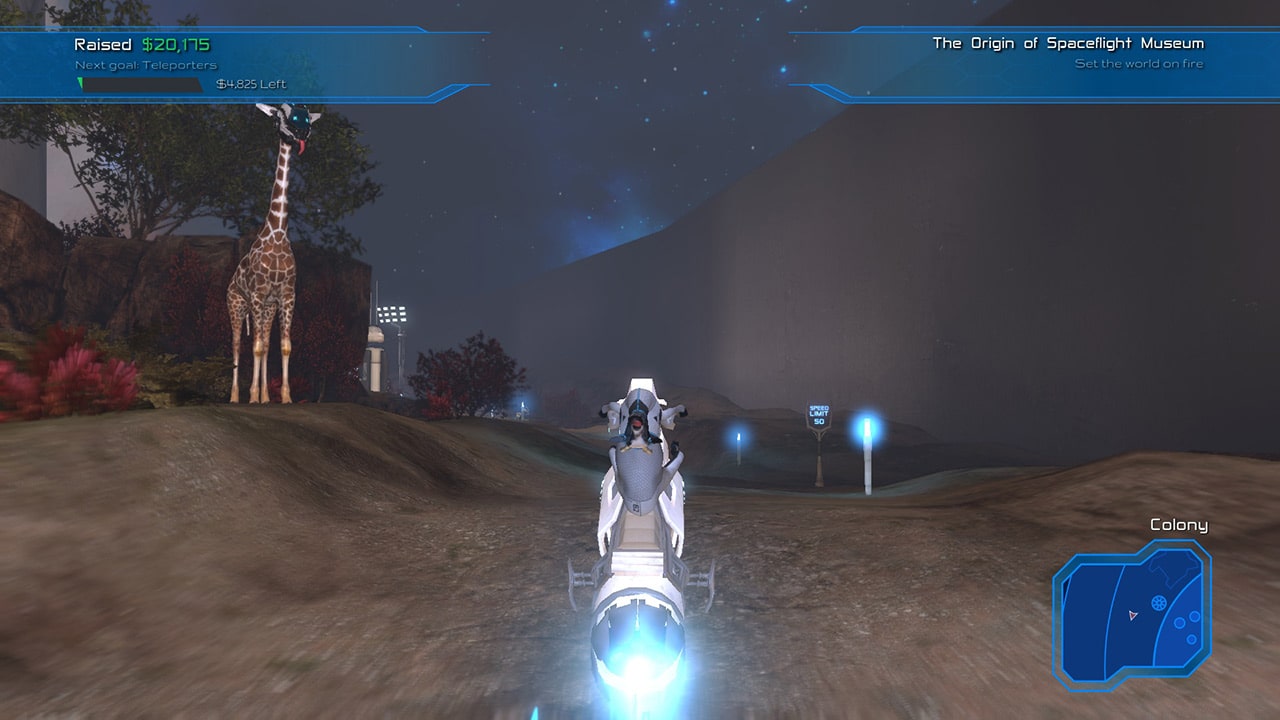Click the $4,825 Left counter
The height and width of the screenshot is (720, 1280).
(252, 84)
